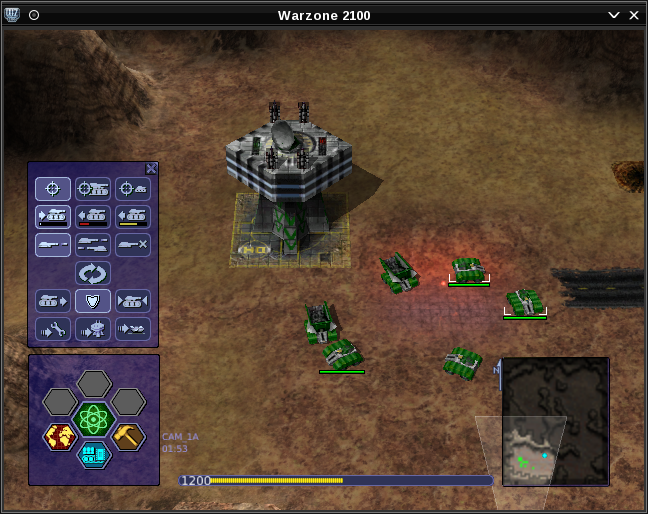Close the unit orders panel
Image resolution: width=648 pixels, height=514 pixels.
click(151, 169)
